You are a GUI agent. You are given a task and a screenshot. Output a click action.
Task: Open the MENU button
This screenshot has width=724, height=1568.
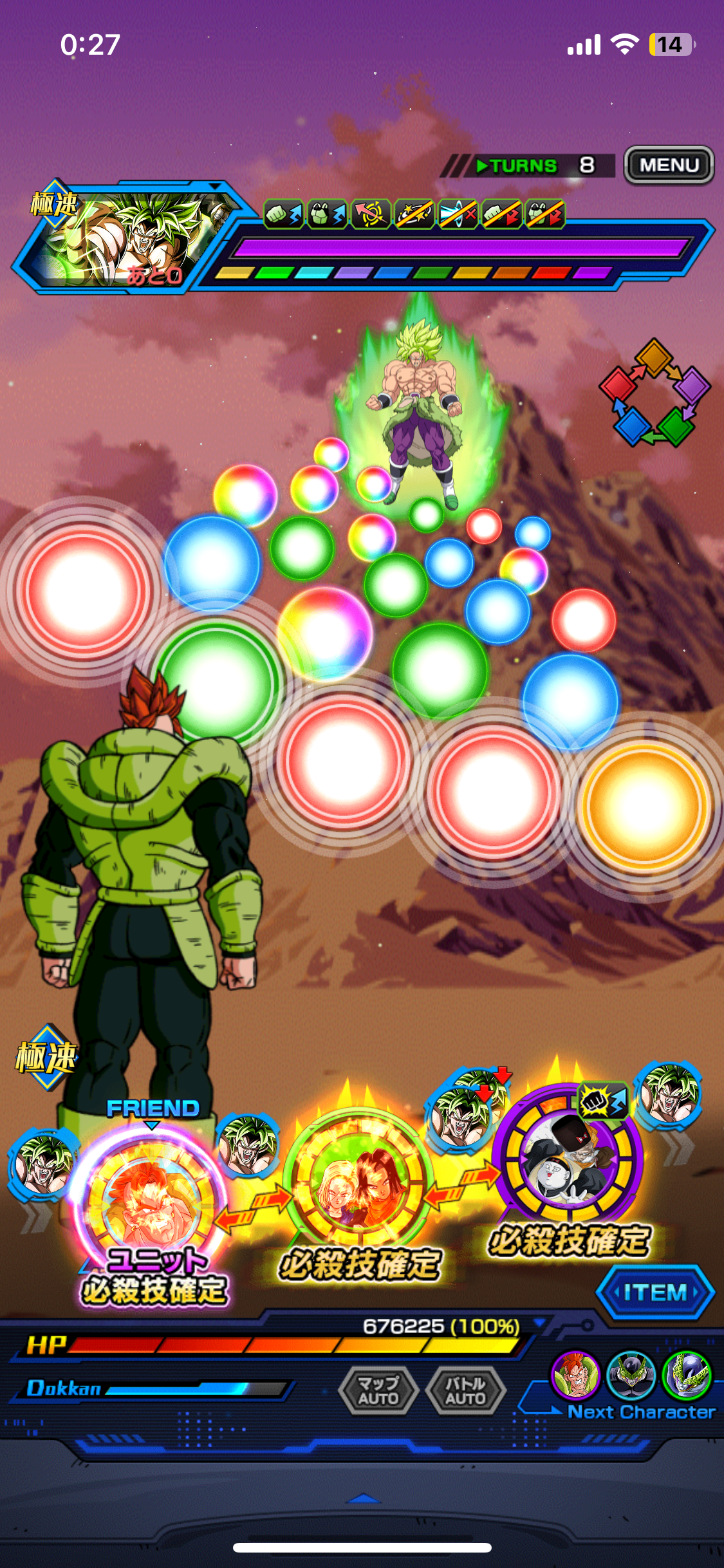[669, 165]
